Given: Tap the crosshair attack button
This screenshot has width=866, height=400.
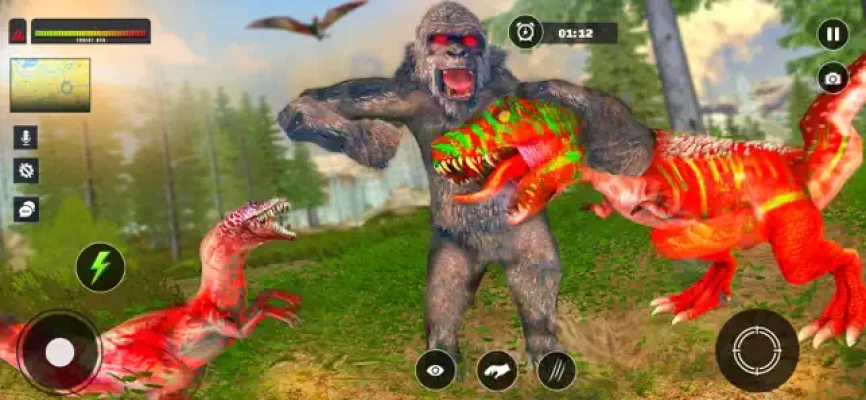Looking at the screenshot, I should click(756, 350).
